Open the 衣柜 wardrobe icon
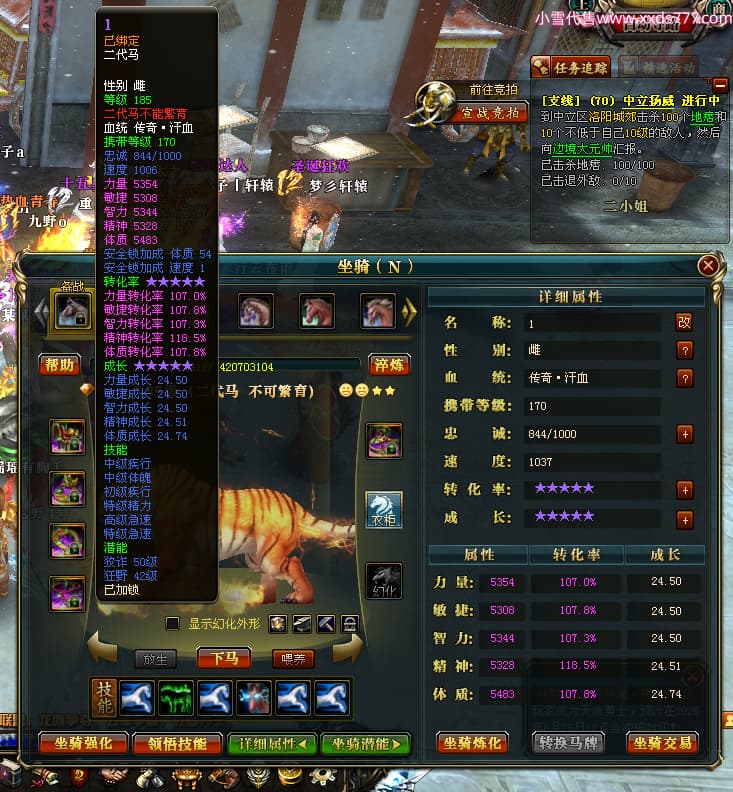The width and height of the screenshot is (733, 792). point(383,508)
